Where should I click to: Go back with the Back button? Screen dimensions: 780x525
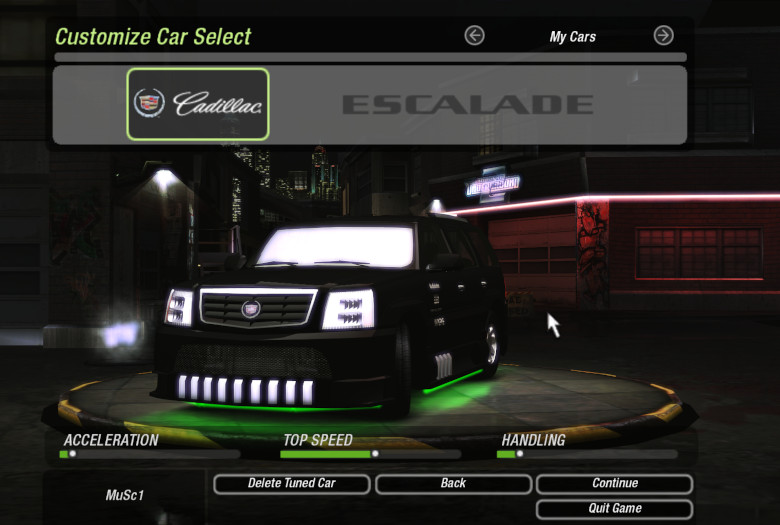(453, 484)
